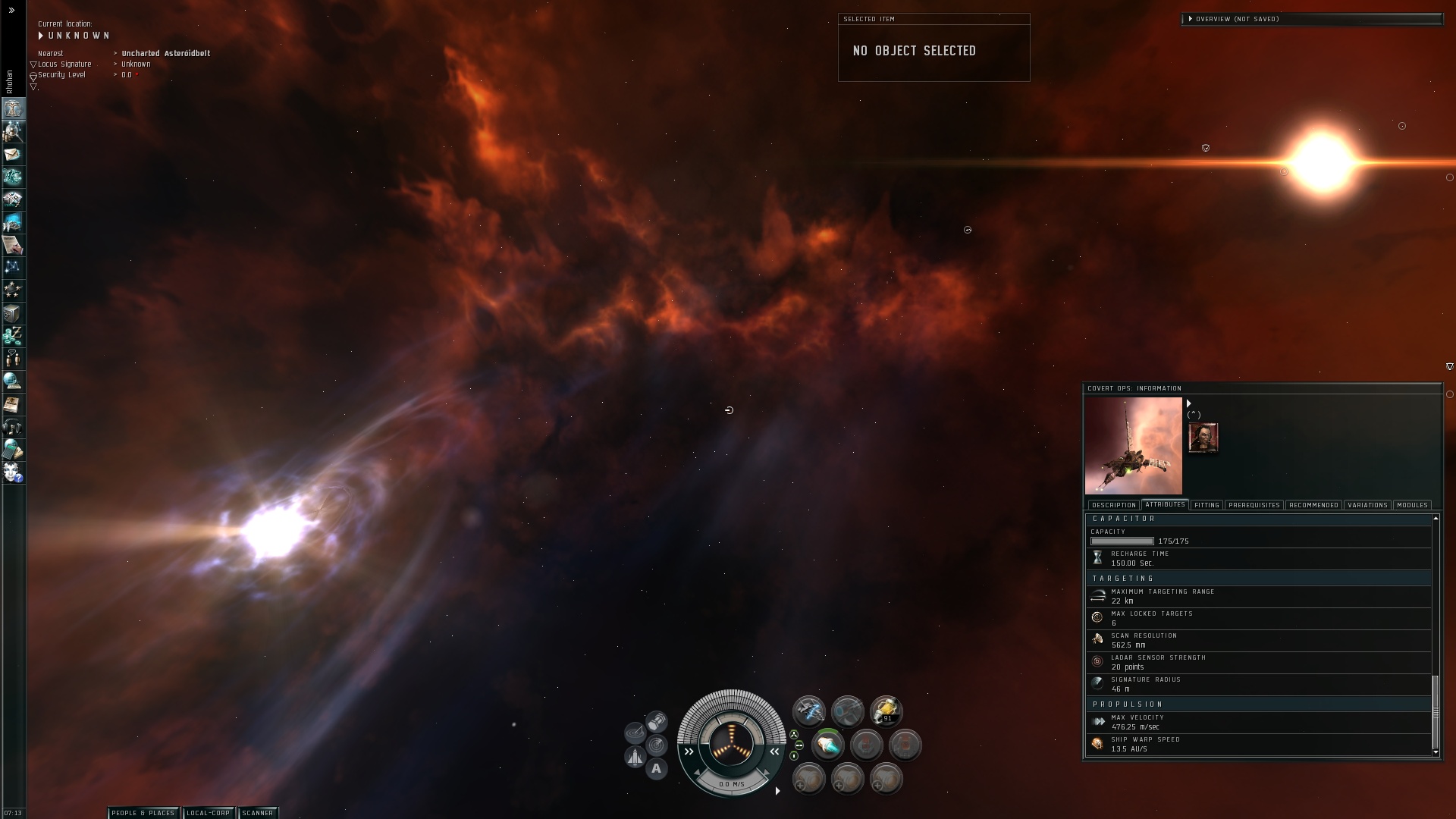Image resolution: width=1456 pixels, height=819 pixels.
Task: Toggle the autopilot A button
Action: [657, 768]
